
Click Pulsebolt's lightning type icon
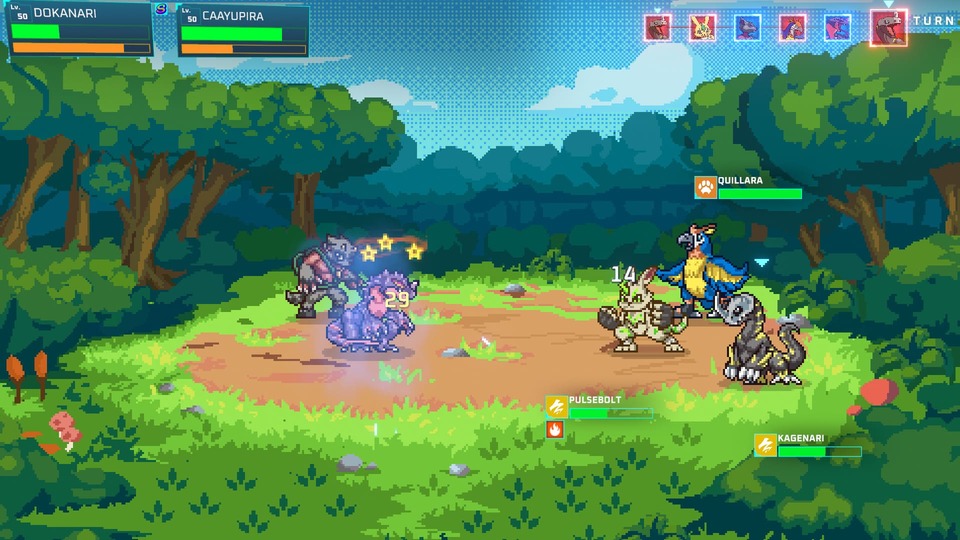point(557,407)
